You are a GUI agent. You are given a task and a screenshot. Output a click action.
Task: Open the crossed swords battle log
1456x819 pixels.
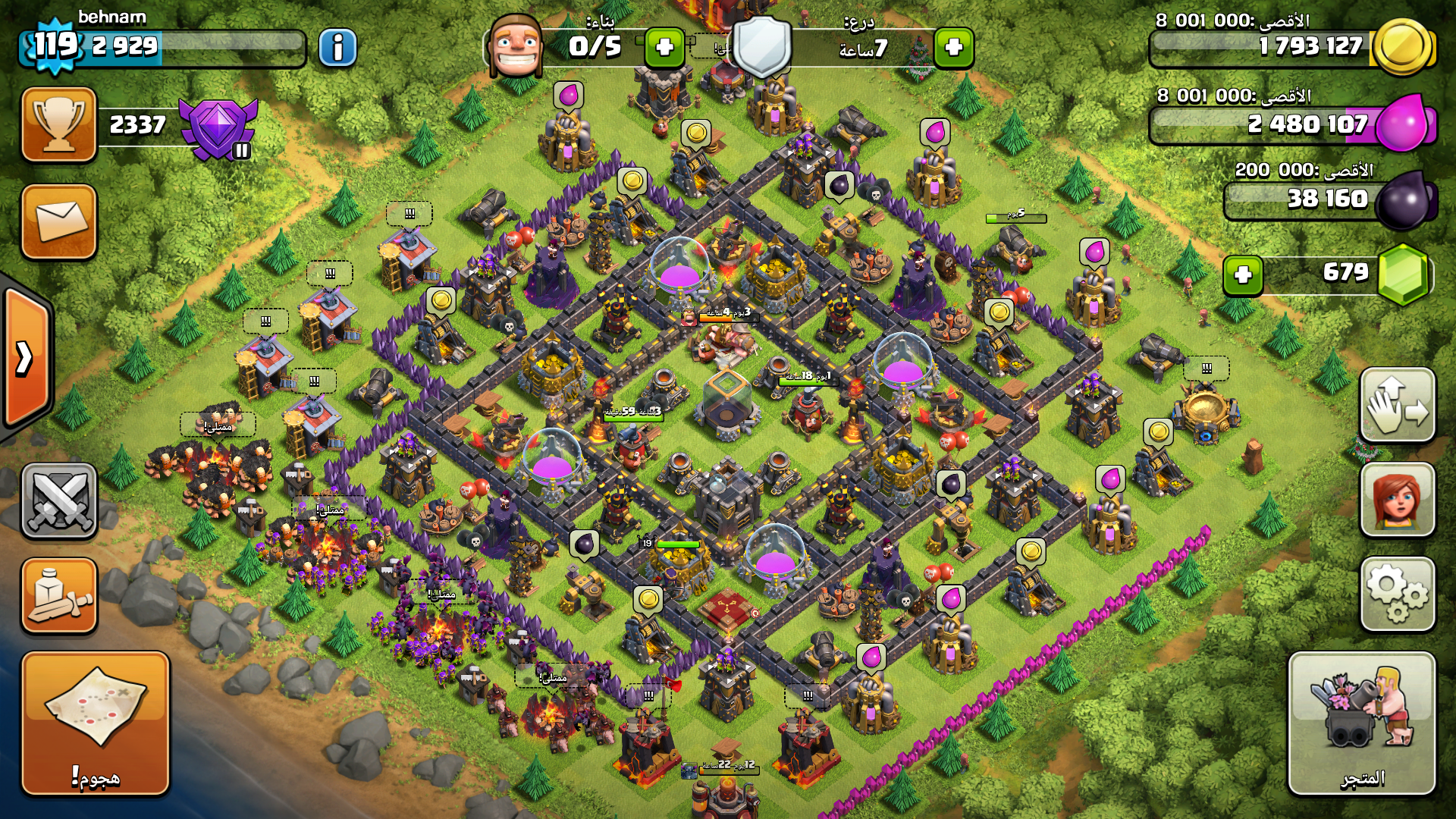click(59, 500)
